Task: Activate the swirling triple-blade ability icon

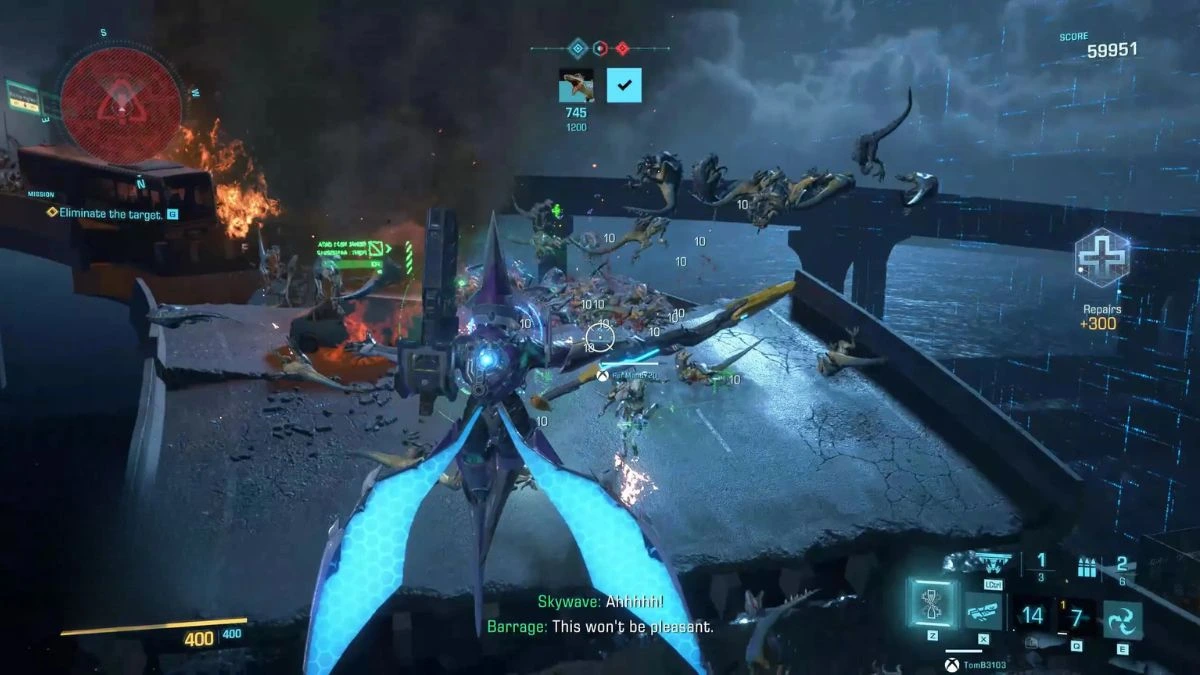Action: coord(1122,620)
